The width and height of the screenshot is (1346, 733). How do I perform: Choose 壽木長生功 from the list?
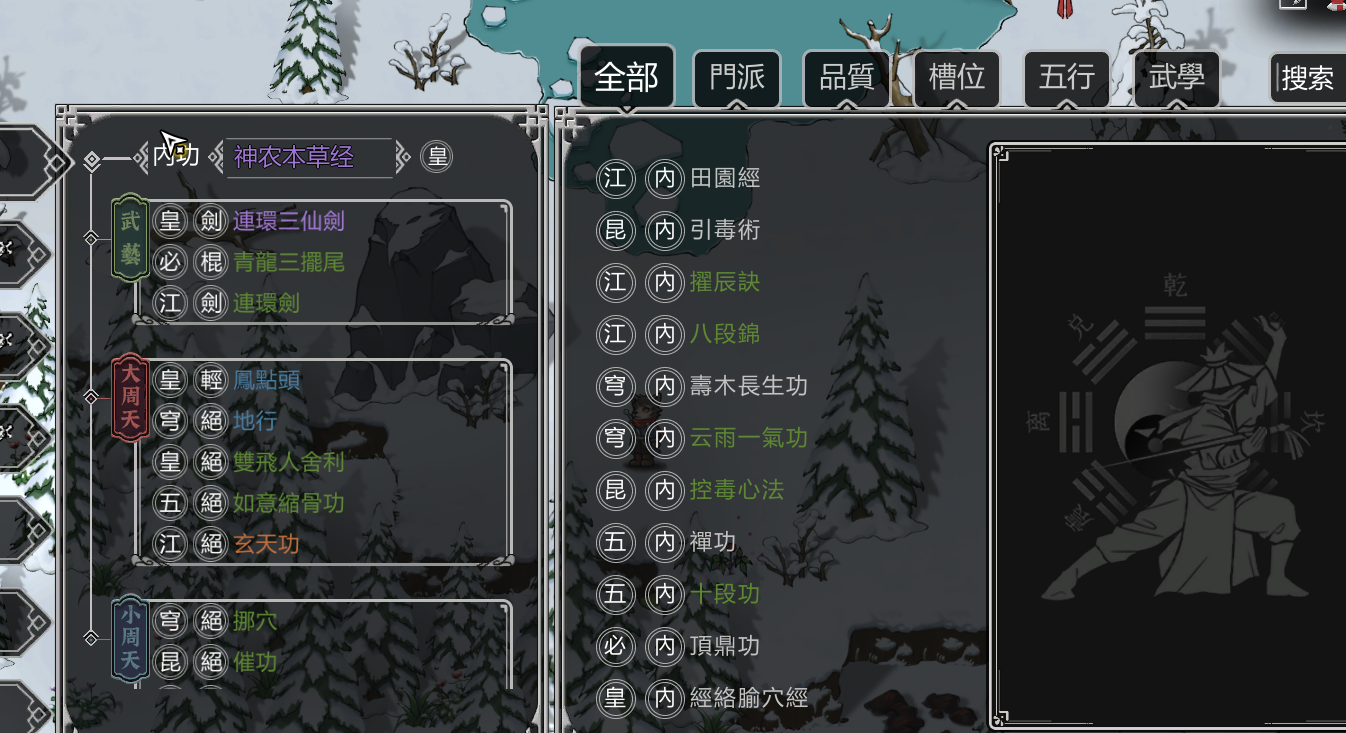click(748, 386)
